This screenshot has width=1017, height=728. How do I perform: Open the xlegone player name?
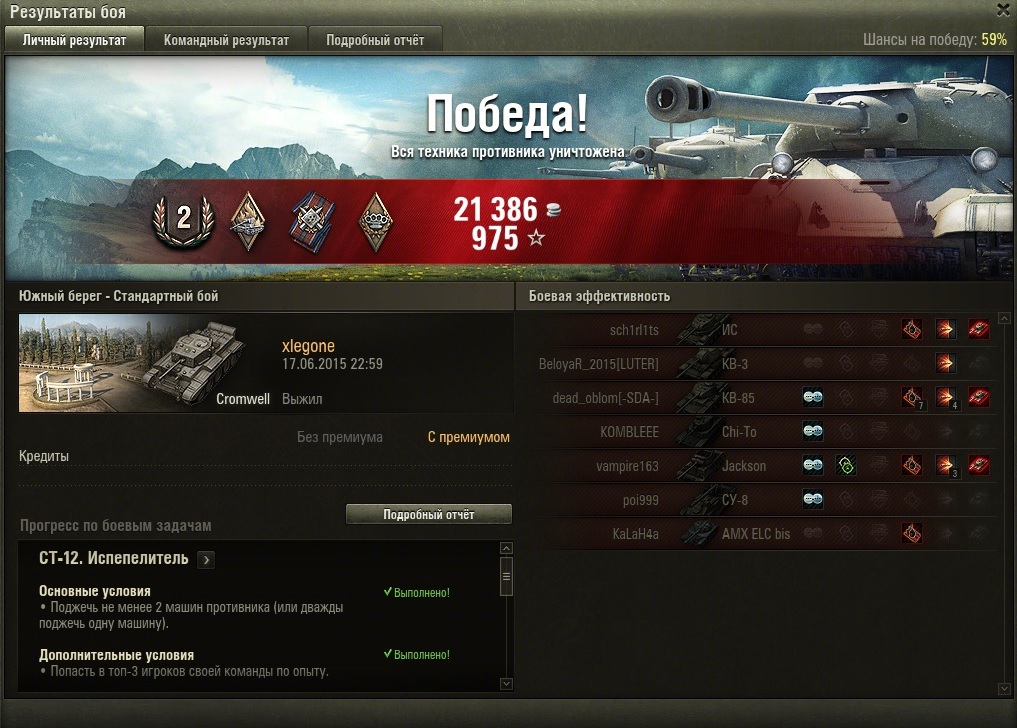308,346
